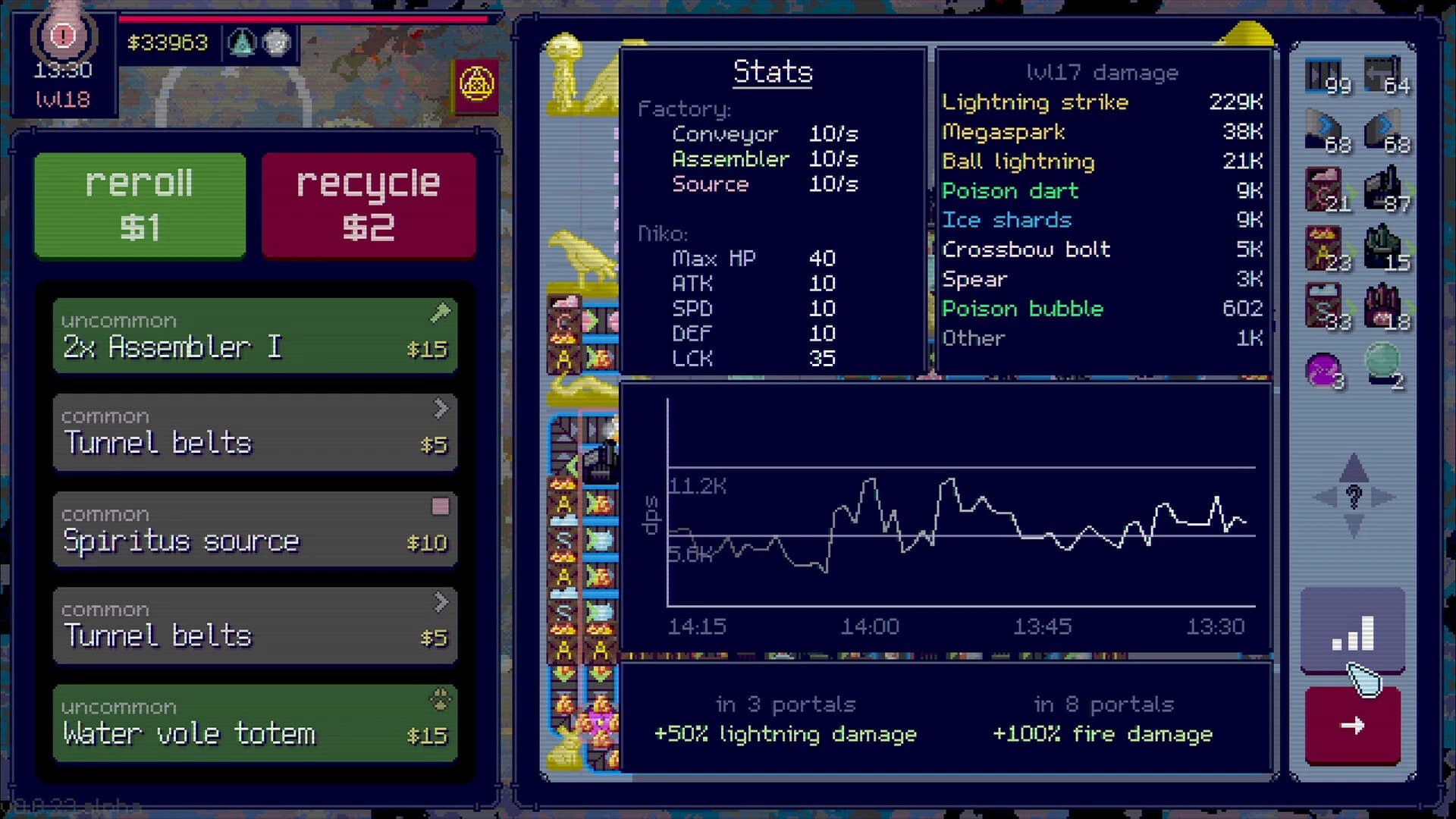The height and width of the screenshot is (819, 1456).
Task: Click the purple orb inventory item
Action: click(1322, 367)
